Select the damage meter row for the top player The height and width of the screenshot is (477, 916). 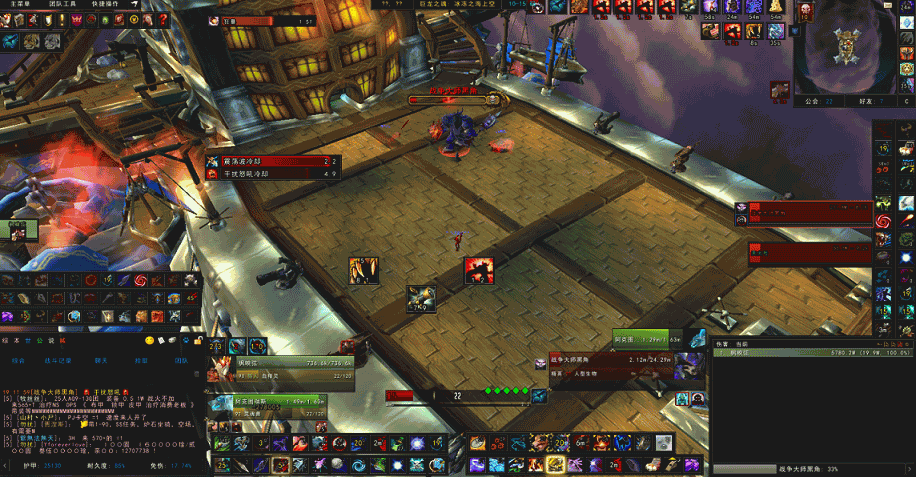tap(811, 352)
